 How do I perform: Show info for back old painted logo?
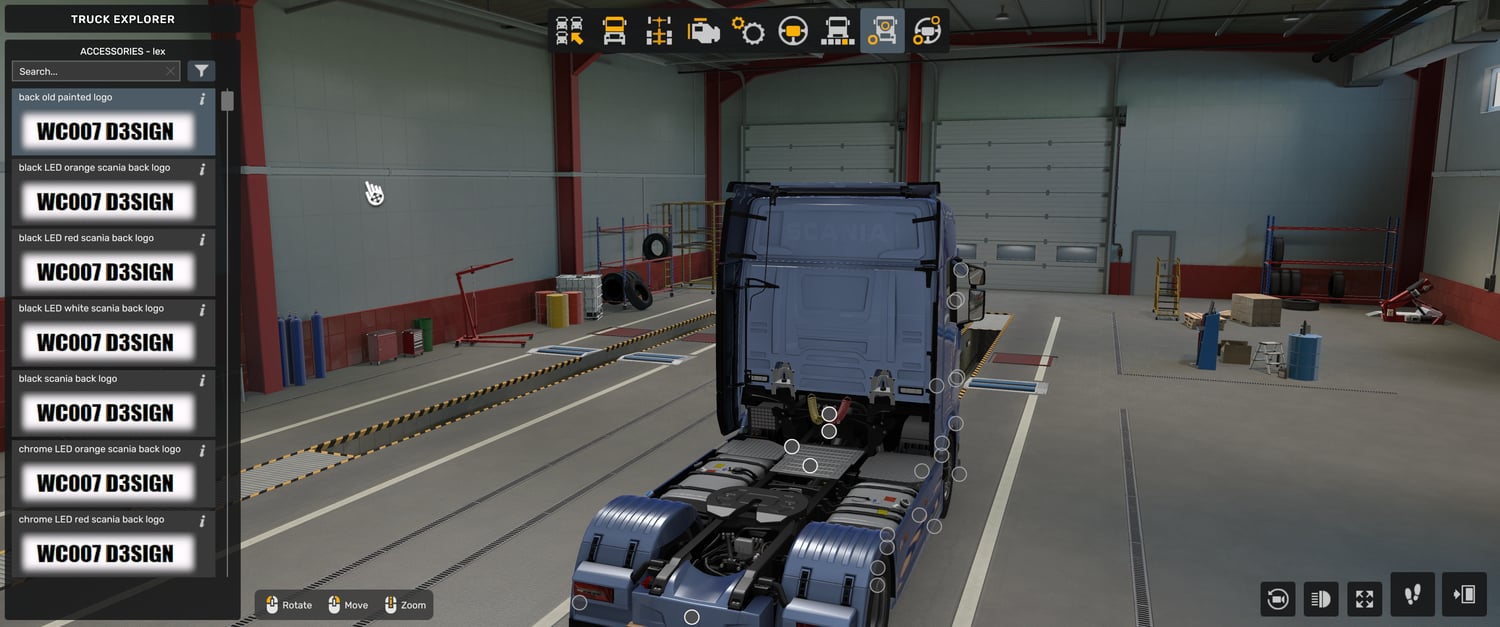pyautogui.click(x=202, y=98)
